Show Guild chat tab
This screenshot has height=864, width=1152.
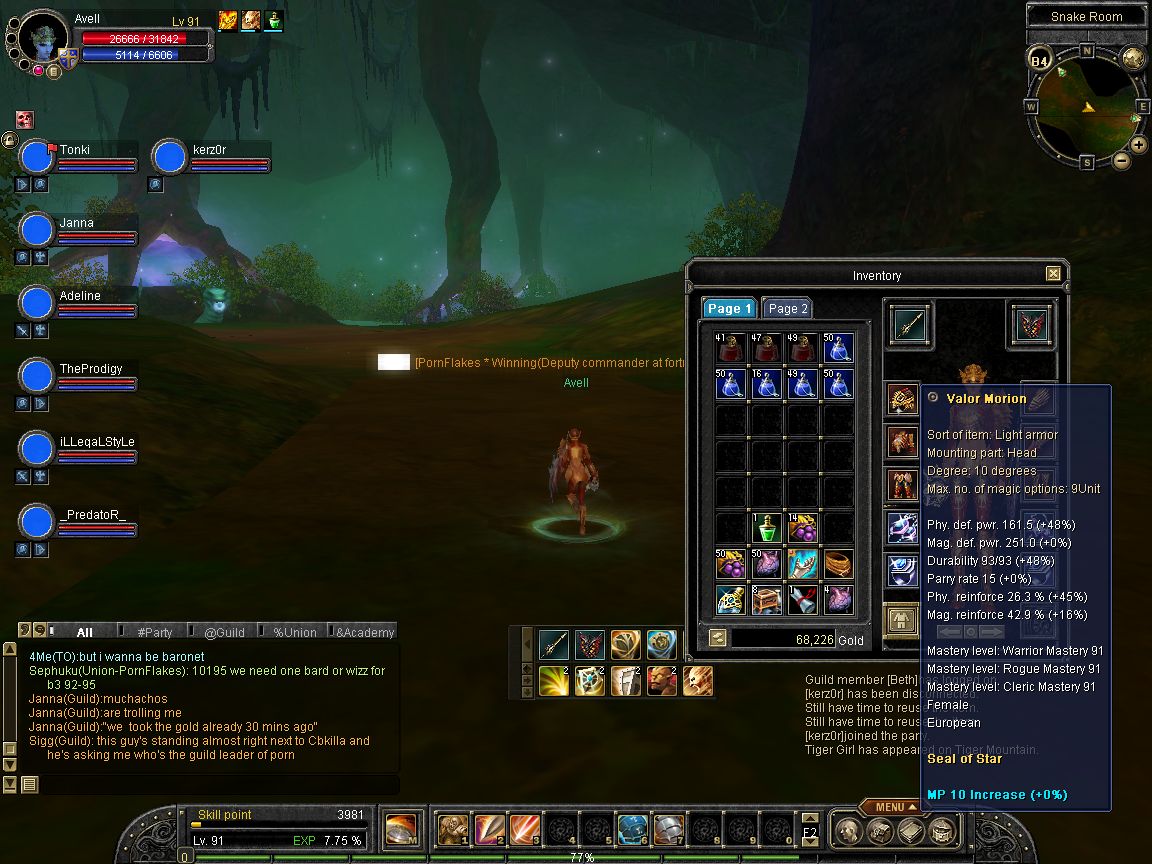[224, 632]
